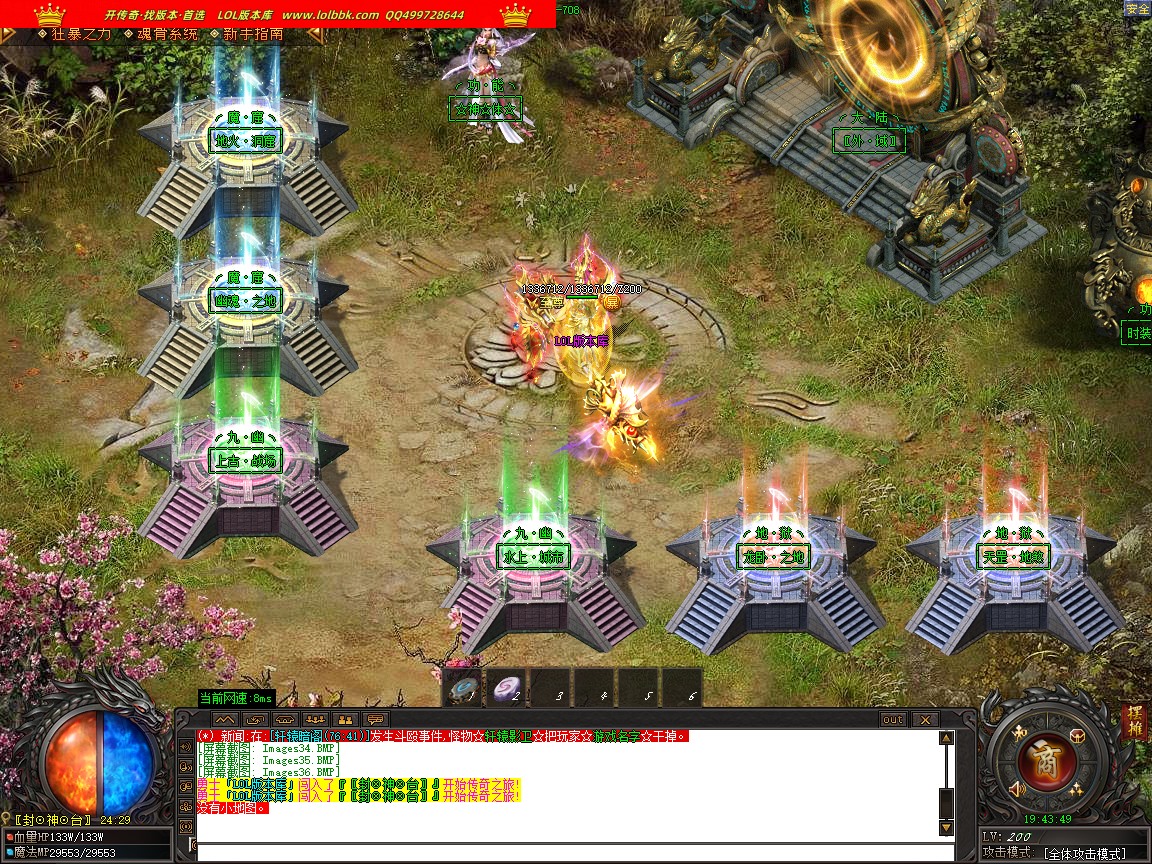Change the 全体攻击模式 attack mode setting

(1084, 853)
